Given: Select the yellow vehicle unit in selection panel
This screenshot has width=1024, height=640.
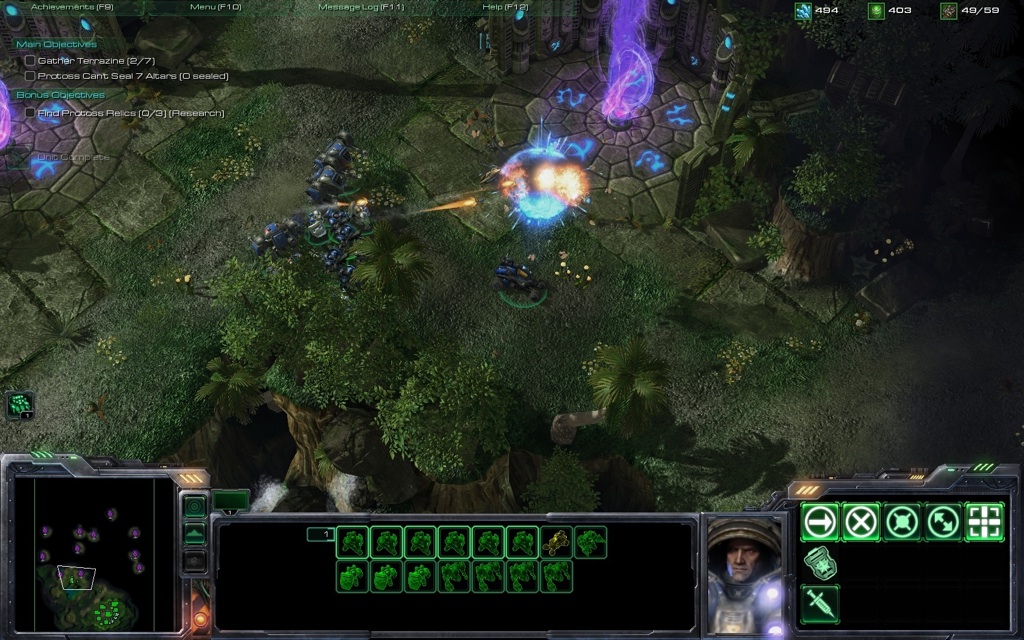Looking at the screenshot, I should (557, 543).
